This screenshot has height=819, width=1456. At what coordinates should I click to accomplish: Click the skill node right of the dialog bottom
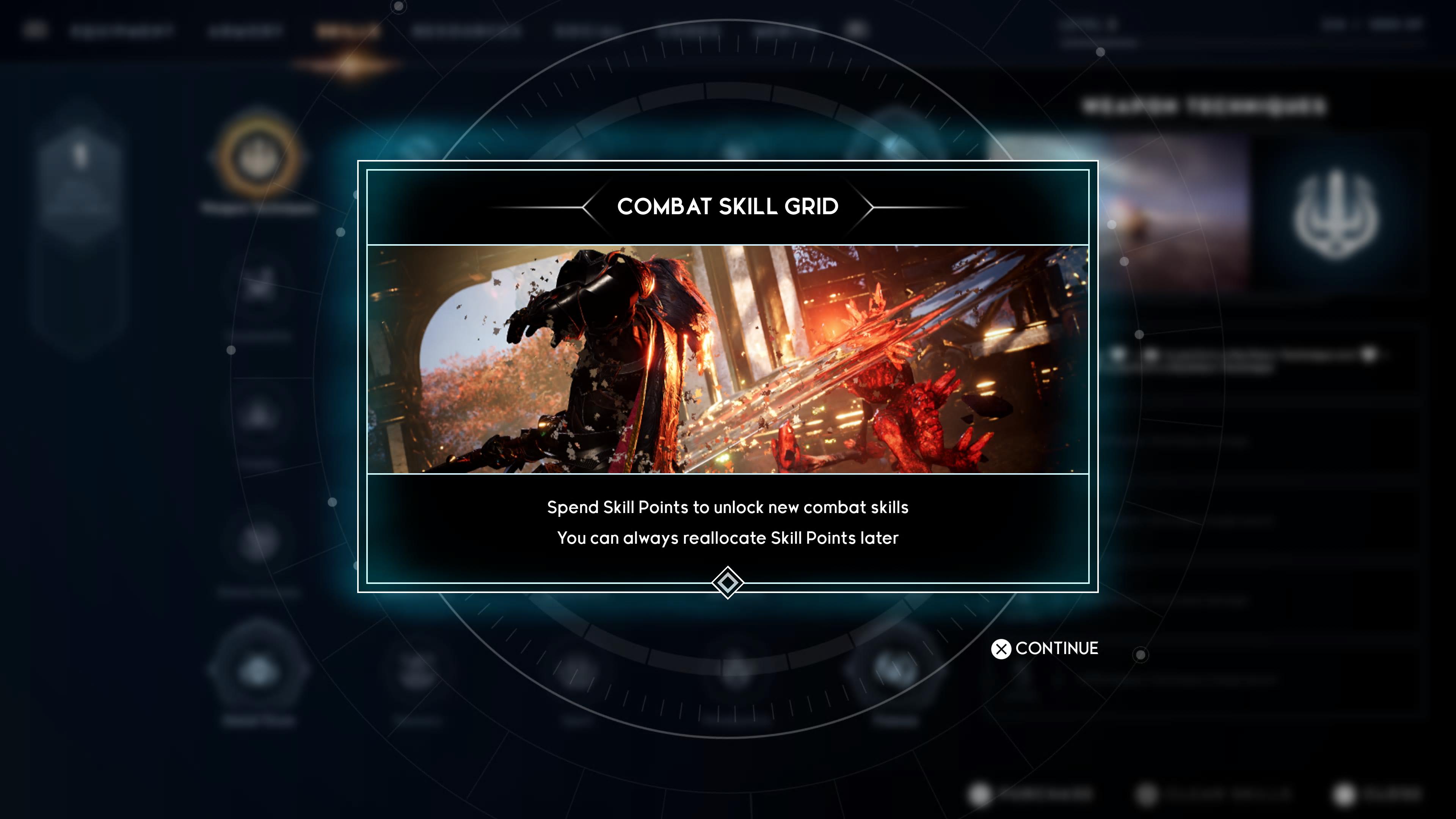click(x=894, y=670)
